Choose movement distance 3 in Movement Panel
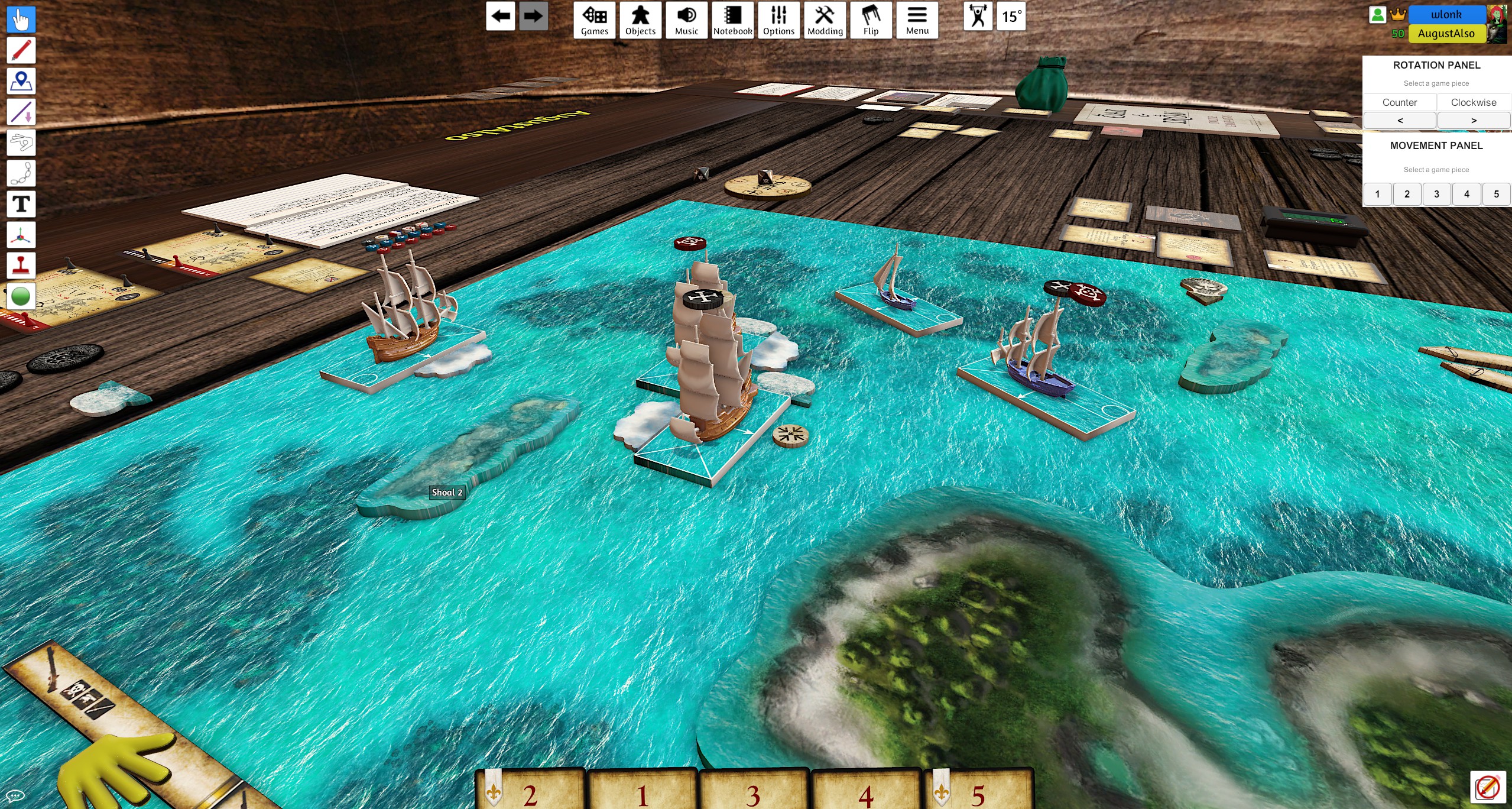Image resolution: width=1512 pixels, height=809 pixels. pyautogui.click(x=1436, y=194)
